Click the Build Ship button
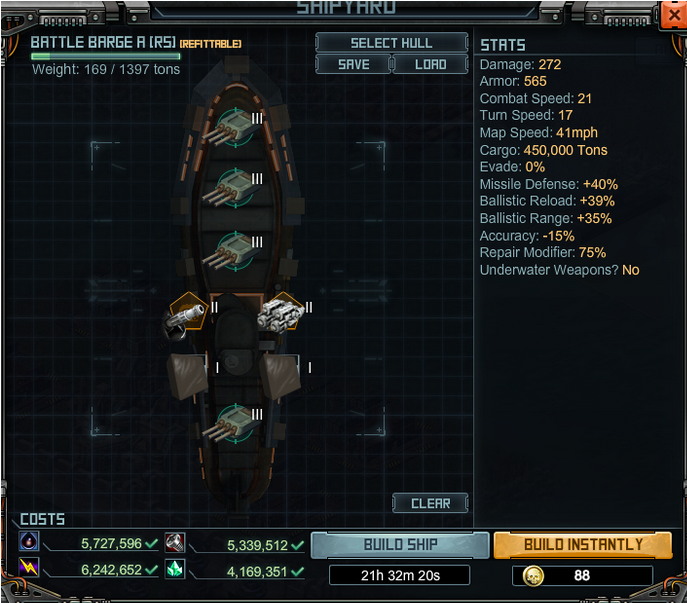This screenshot has height=603, width=687. (x=400, y=545)
